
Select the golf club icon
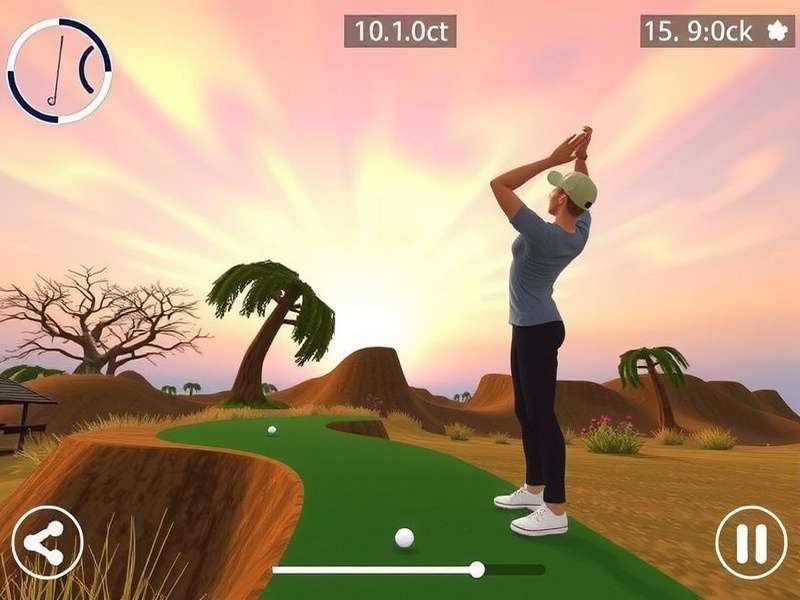tap(58, 70)
